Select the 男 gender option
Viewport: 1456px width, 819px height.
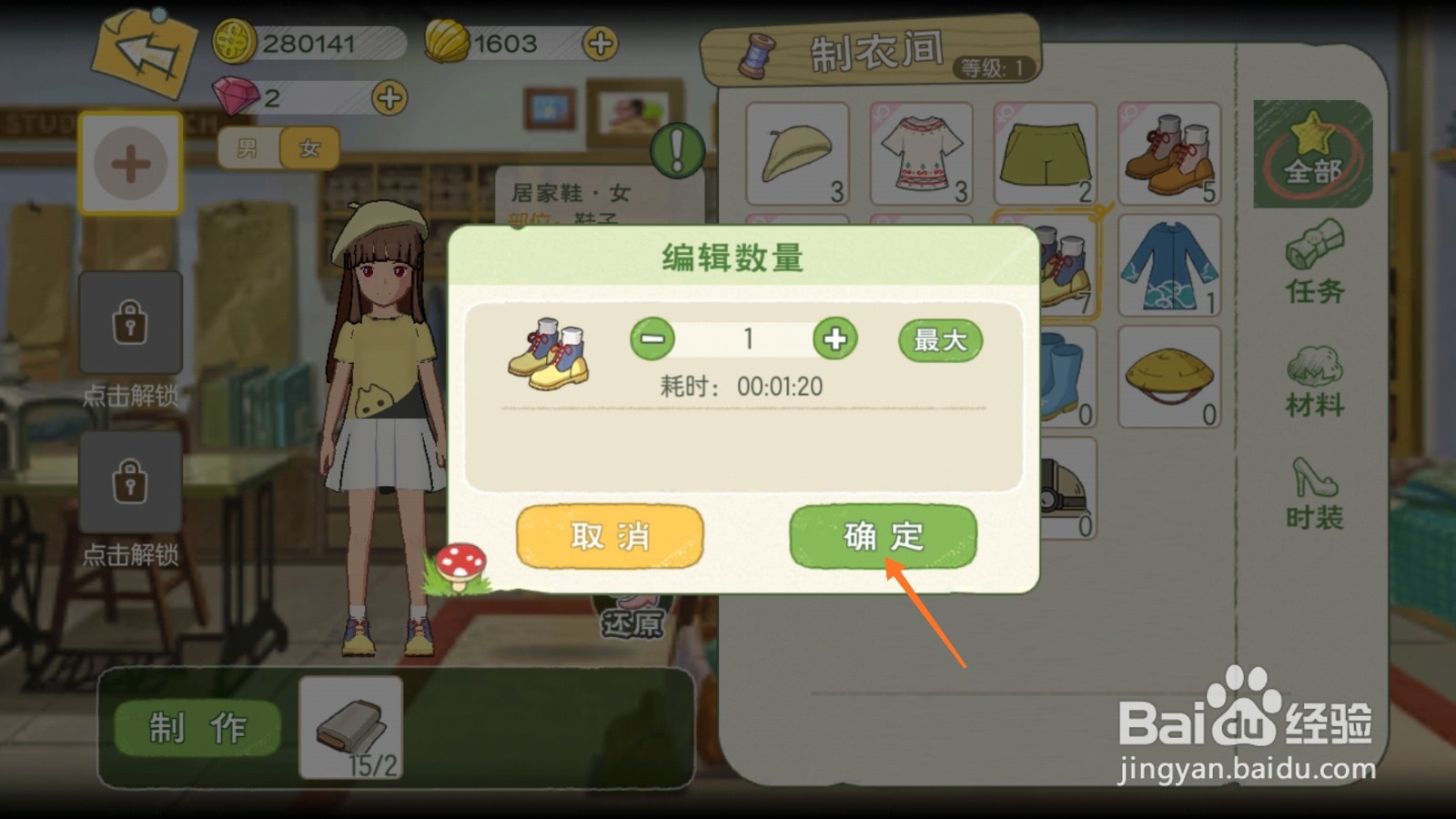click(x=247, y=148)
